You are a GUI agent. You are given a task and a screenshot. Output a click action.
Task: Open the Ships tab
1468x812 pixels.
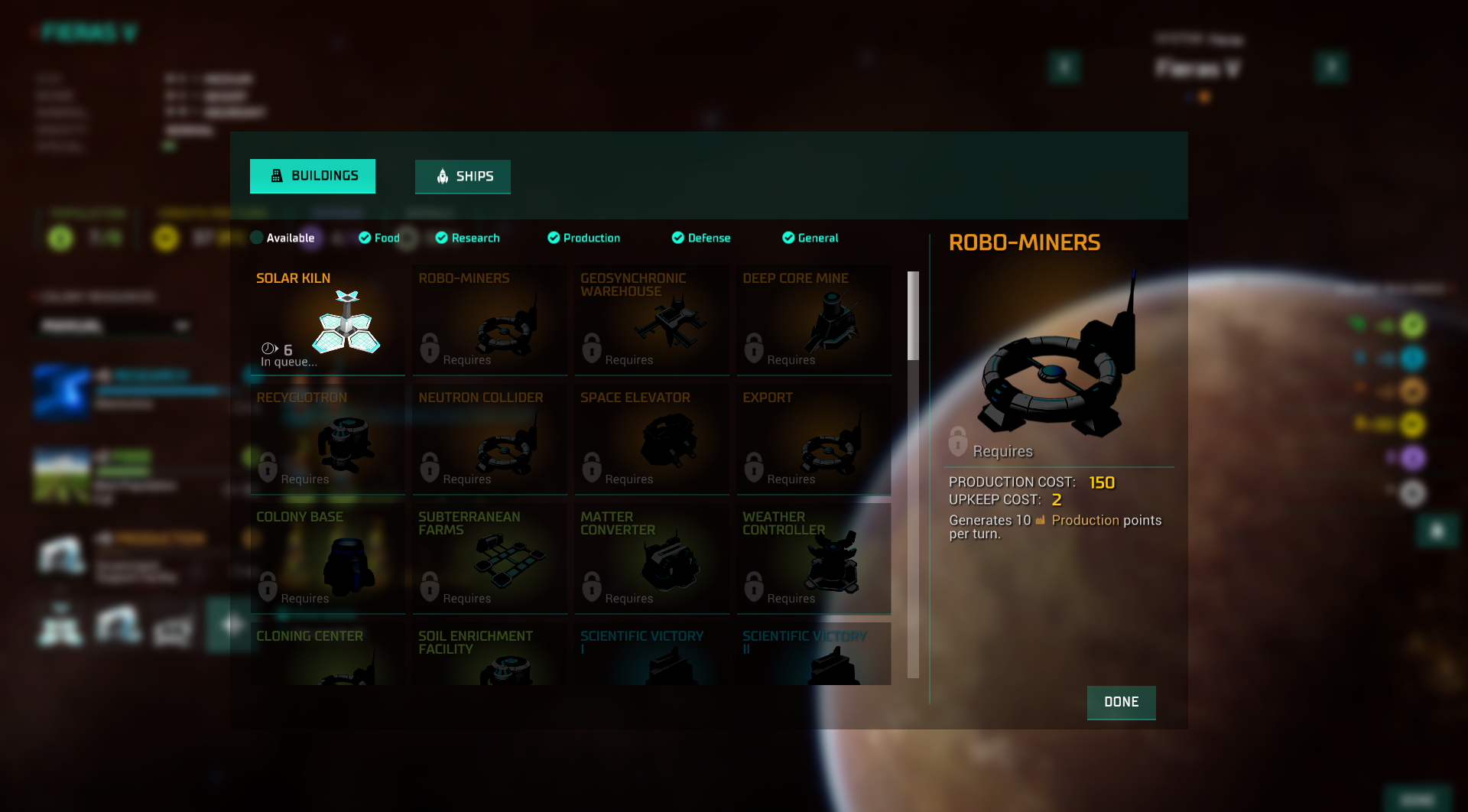tap(463, 177)
